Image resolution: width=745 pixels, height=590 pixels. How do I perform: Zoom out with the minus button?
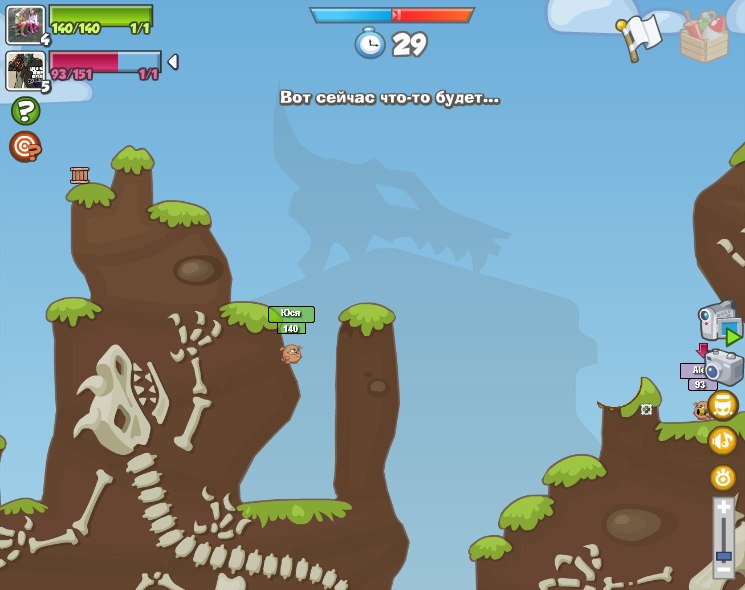[723, 569]
